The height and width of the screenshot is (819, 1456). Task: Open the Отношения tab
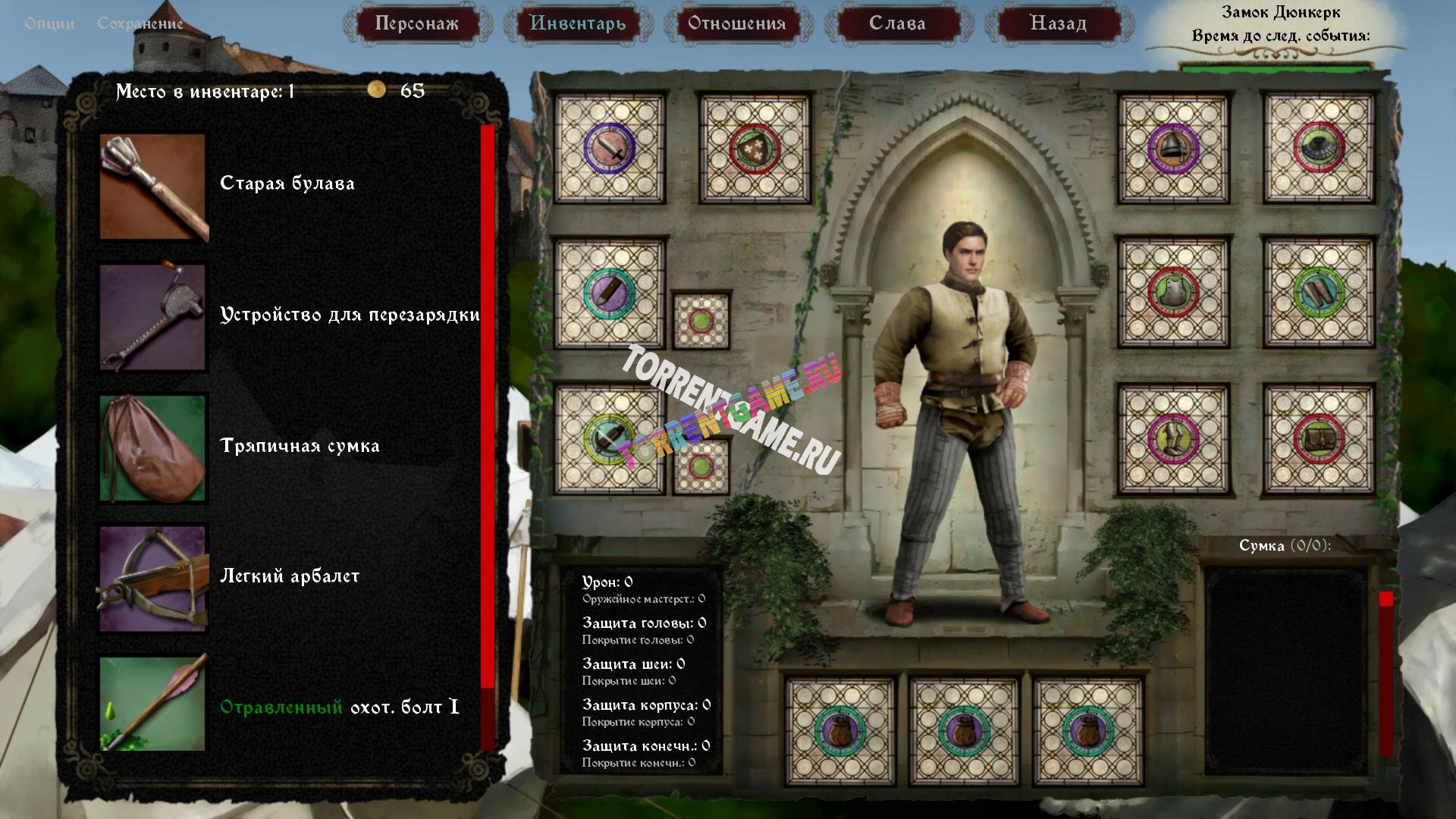click(x=736, y=24)
